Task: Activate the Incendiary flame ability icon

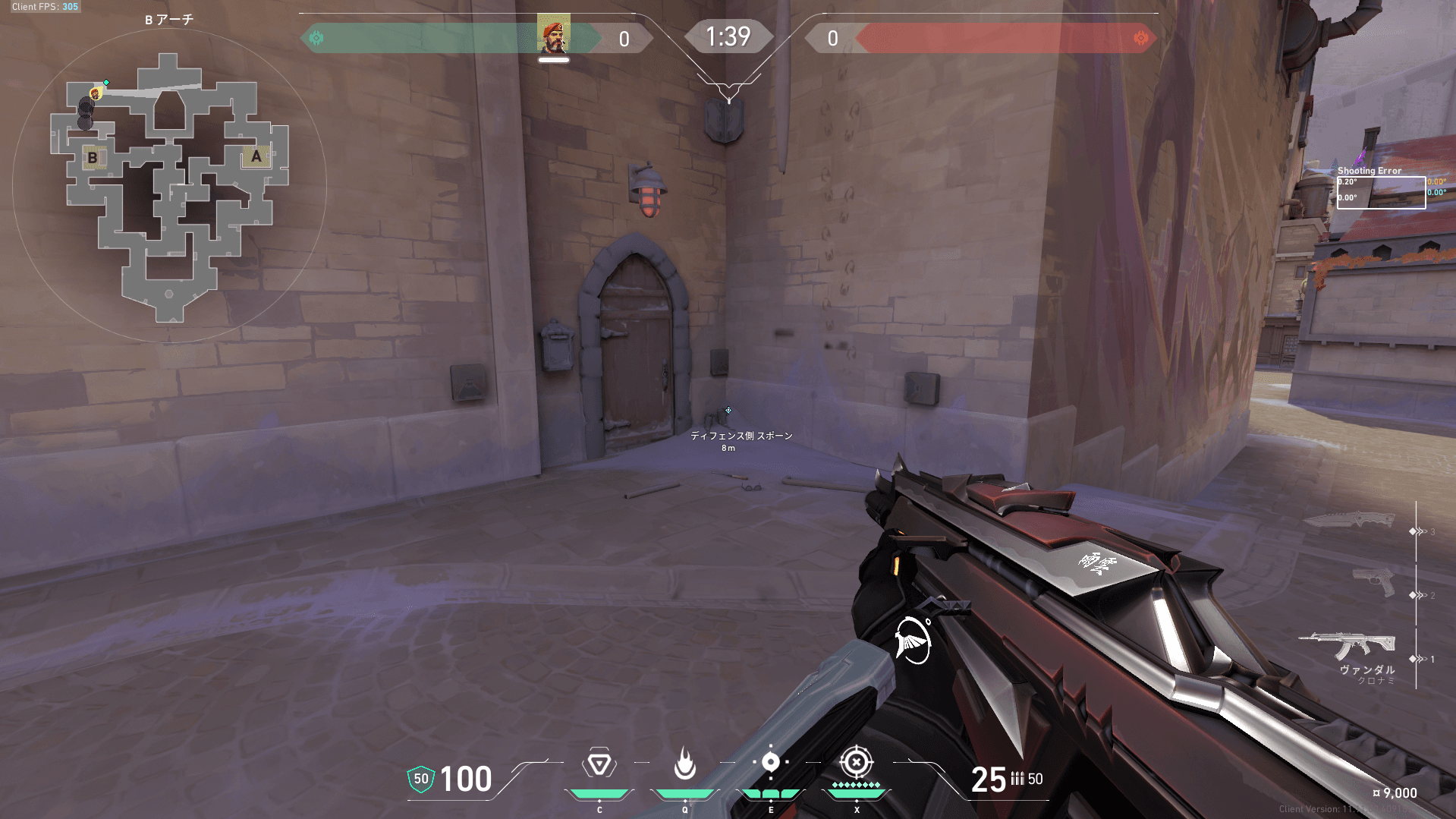Action: pyautogui.click(x=684, y=764)
